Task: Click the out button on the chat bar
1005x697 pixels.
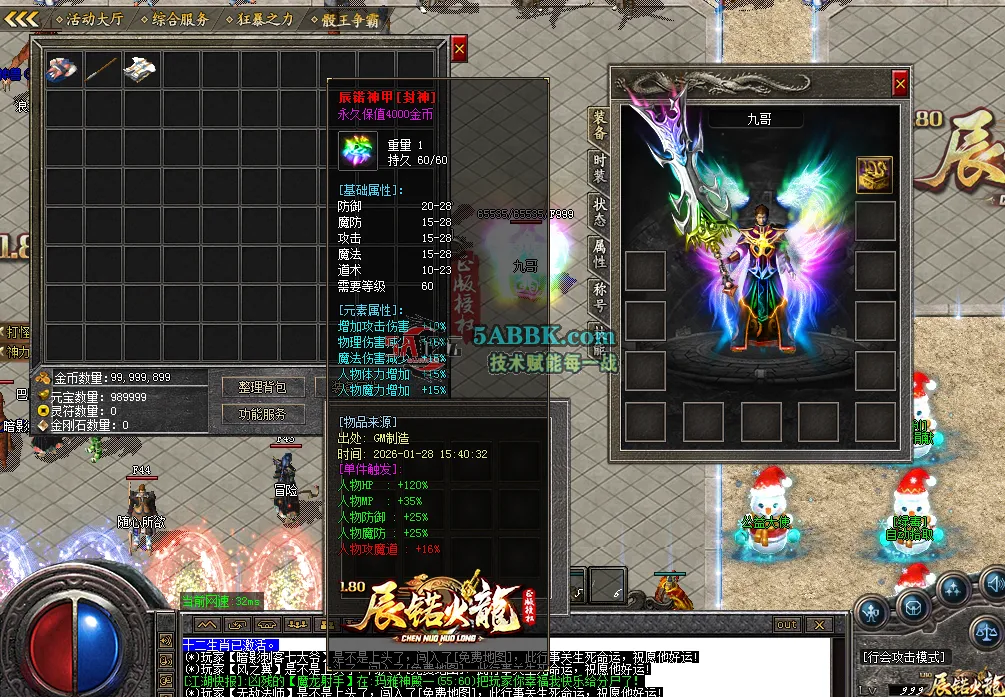Action: [787, 625]
